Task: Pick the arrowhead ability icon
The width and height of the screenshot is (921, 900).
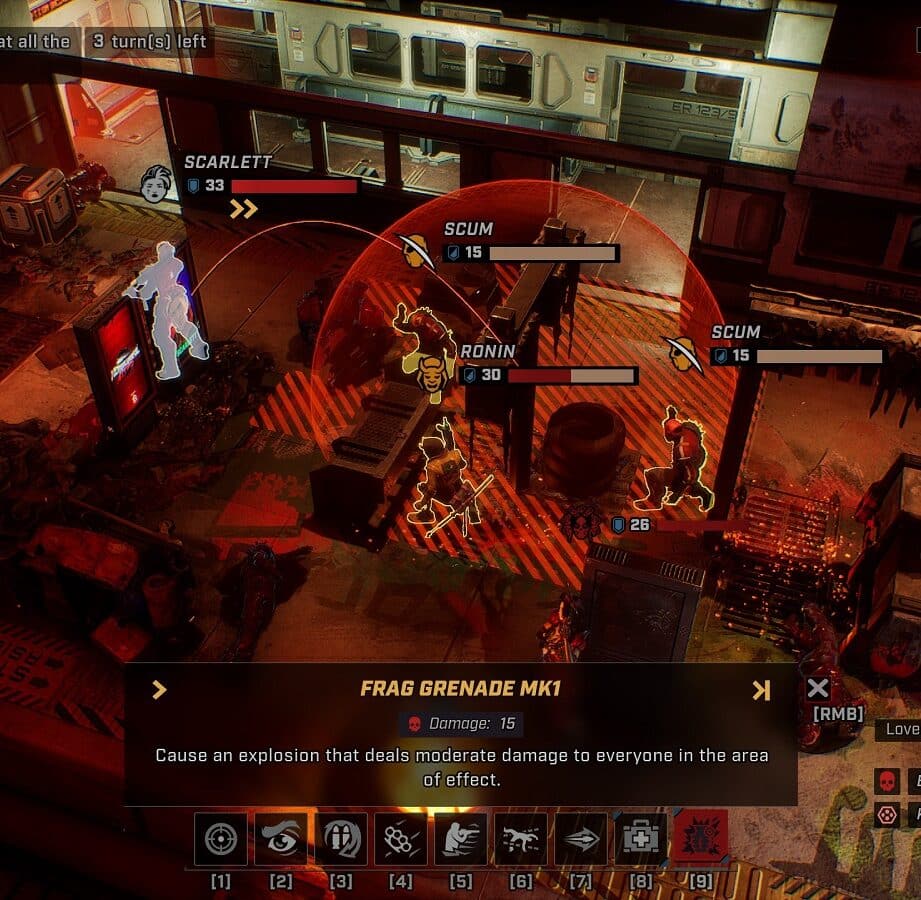Action: pyautogui.click(x=581, y=839)
